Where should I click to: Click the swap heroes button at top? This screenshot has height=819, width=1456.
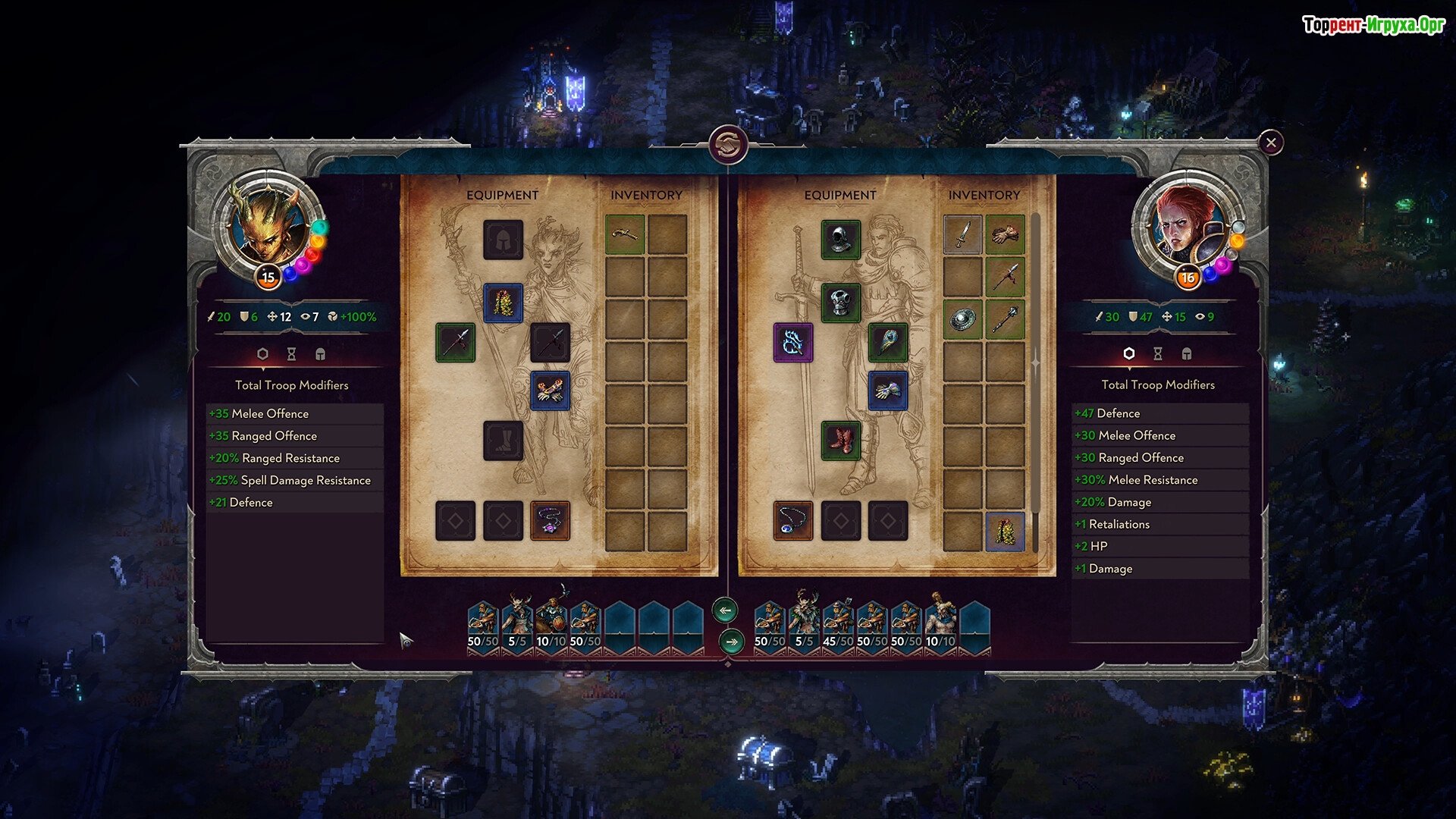tap(728, 144)
